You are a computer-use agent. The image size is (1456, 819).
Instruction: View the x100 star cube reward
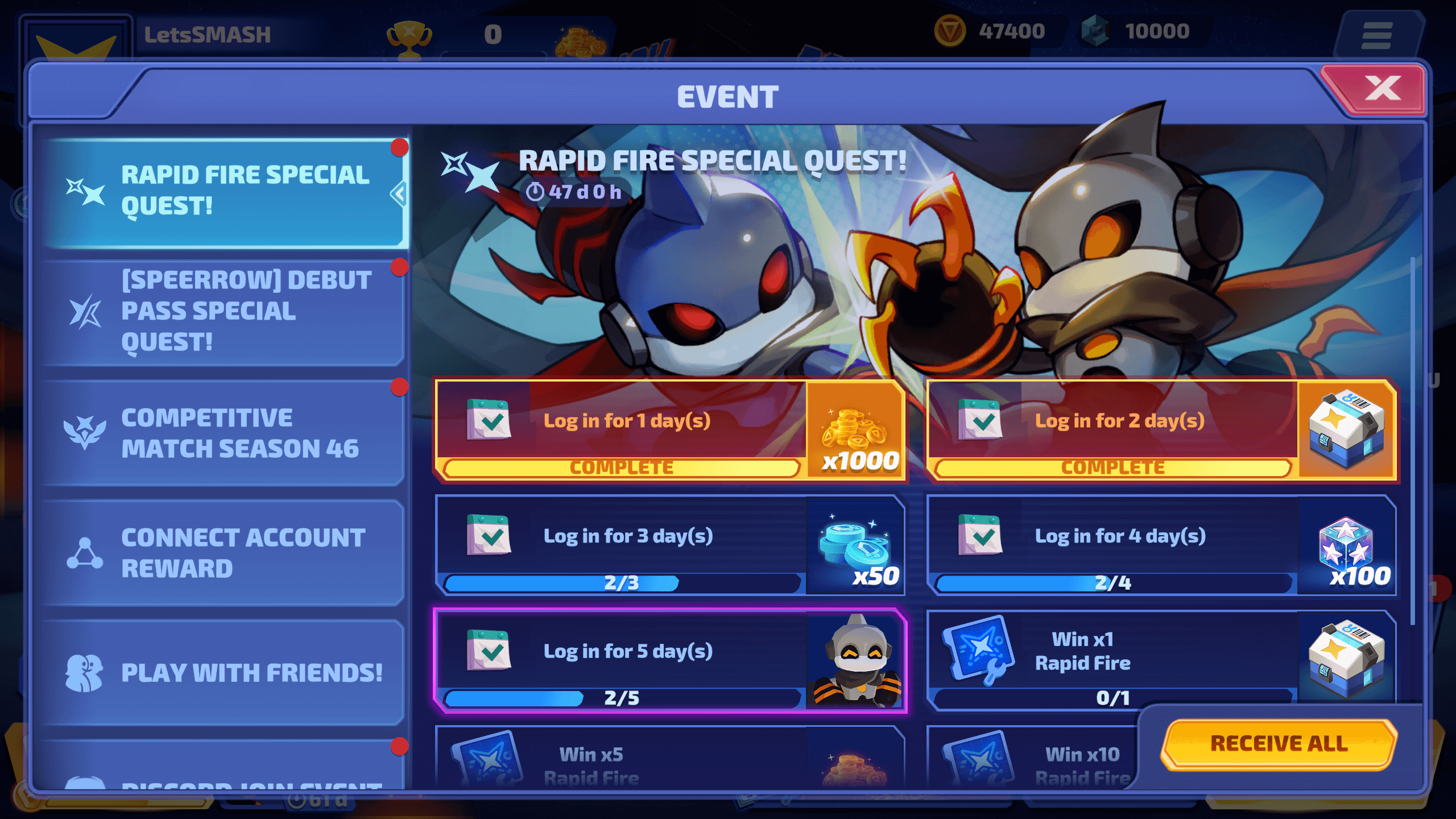(x=1348, y=547)
